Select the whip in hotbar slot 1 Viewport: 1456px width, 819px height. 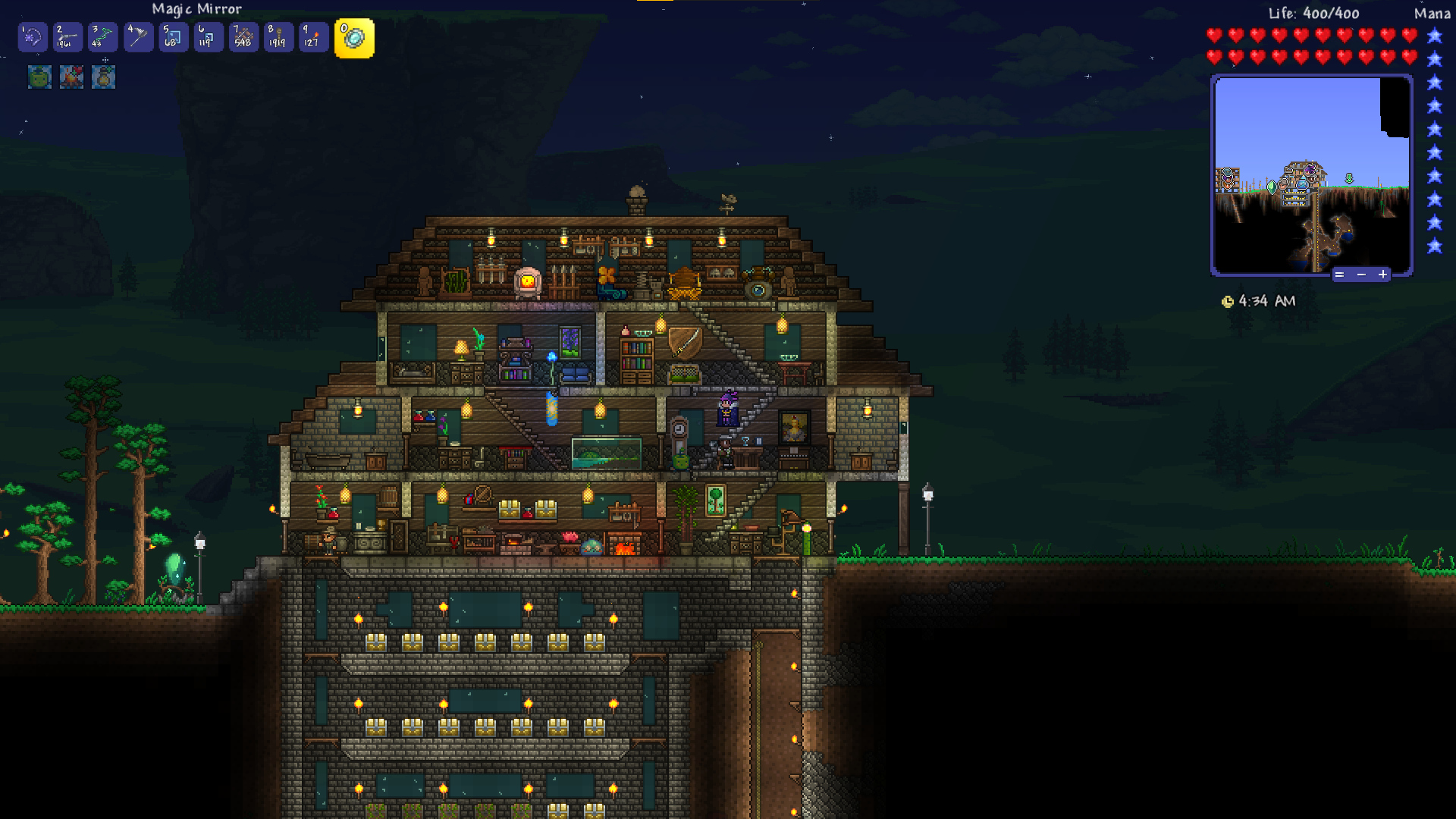click(33, 37)
